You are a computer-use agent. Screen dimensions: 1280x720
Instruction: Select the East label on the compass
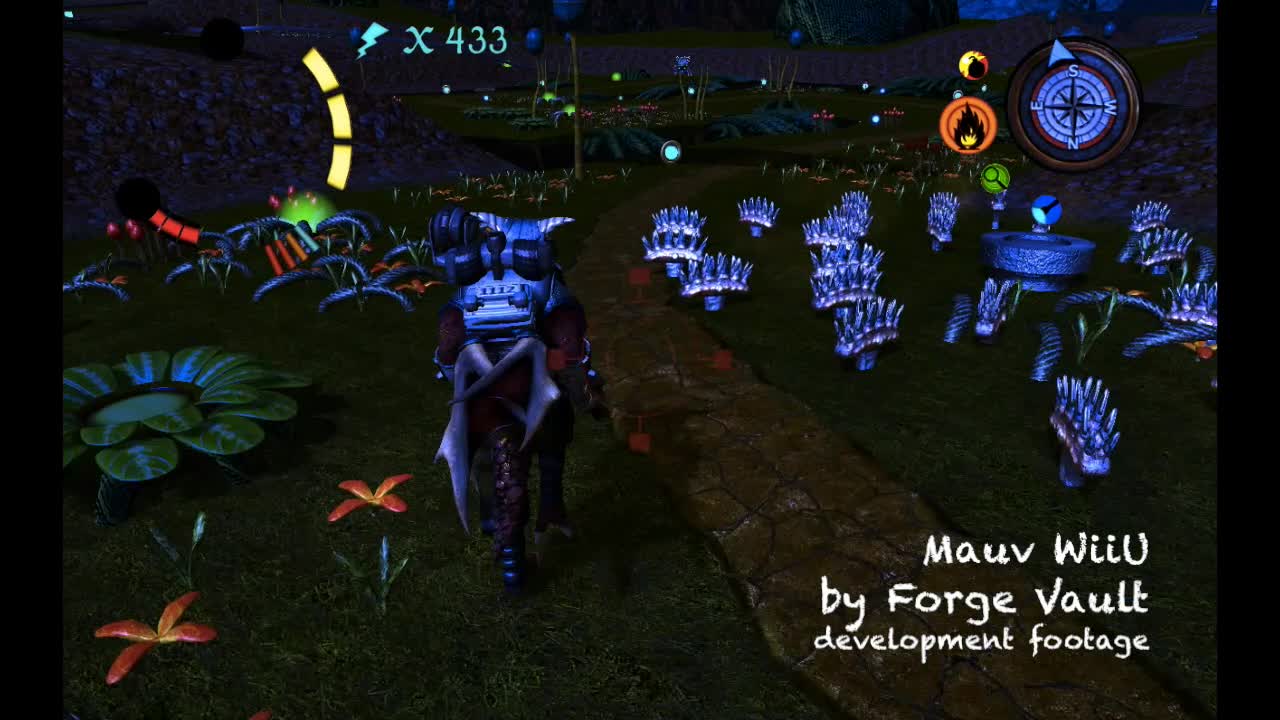1036,105
